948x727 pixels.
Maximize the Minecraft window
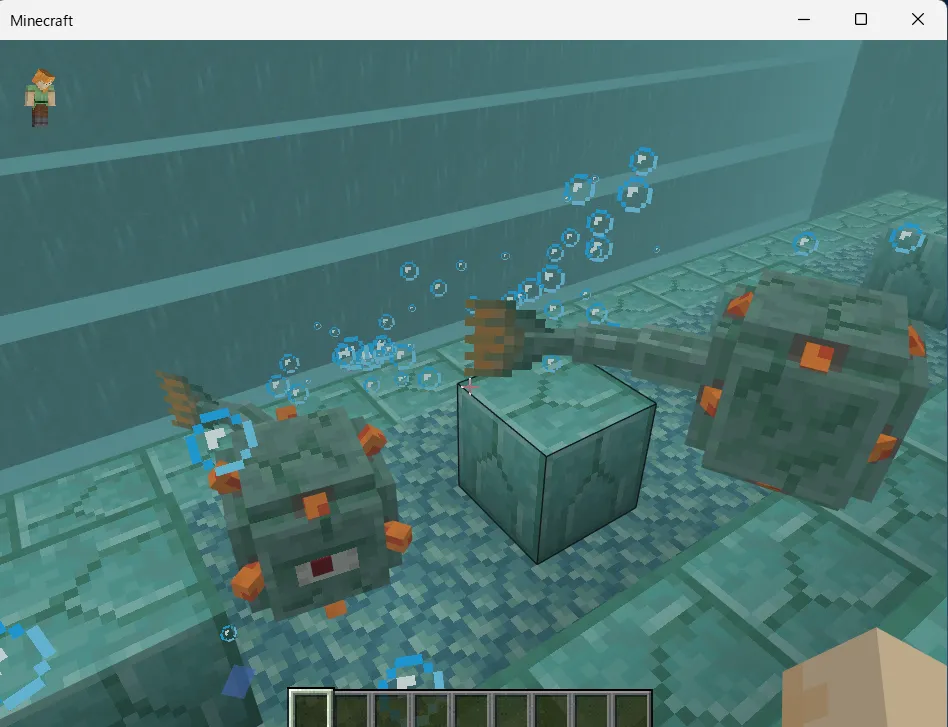tap(861, 20)
